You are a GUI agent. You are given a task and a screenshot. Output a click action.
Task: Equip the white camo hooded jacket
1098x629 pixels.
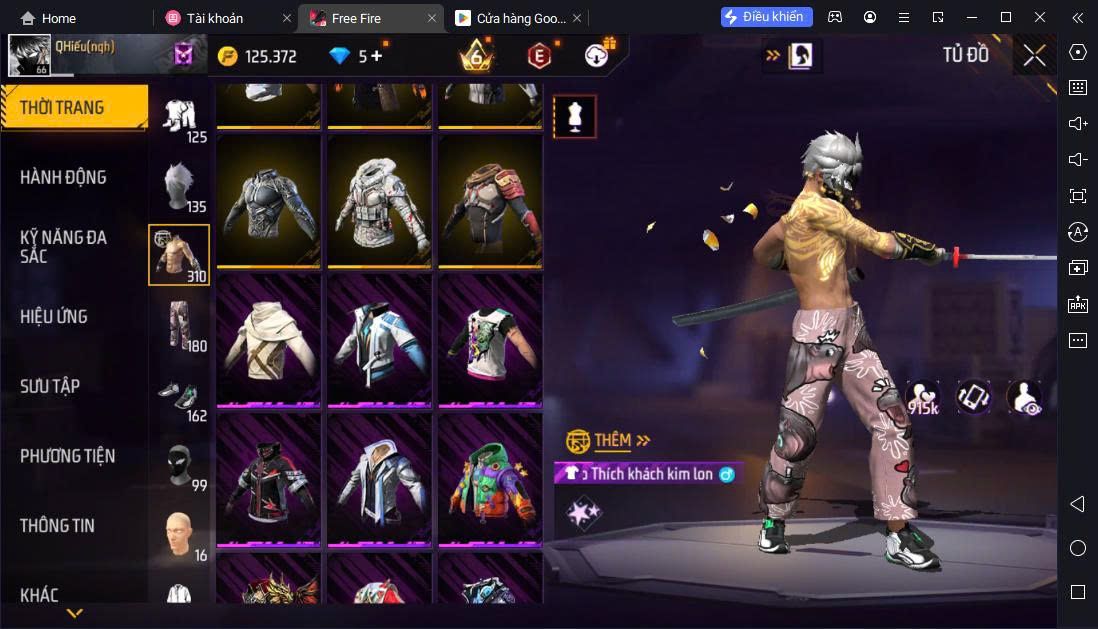pyautogui.click(x=380, y=200)
